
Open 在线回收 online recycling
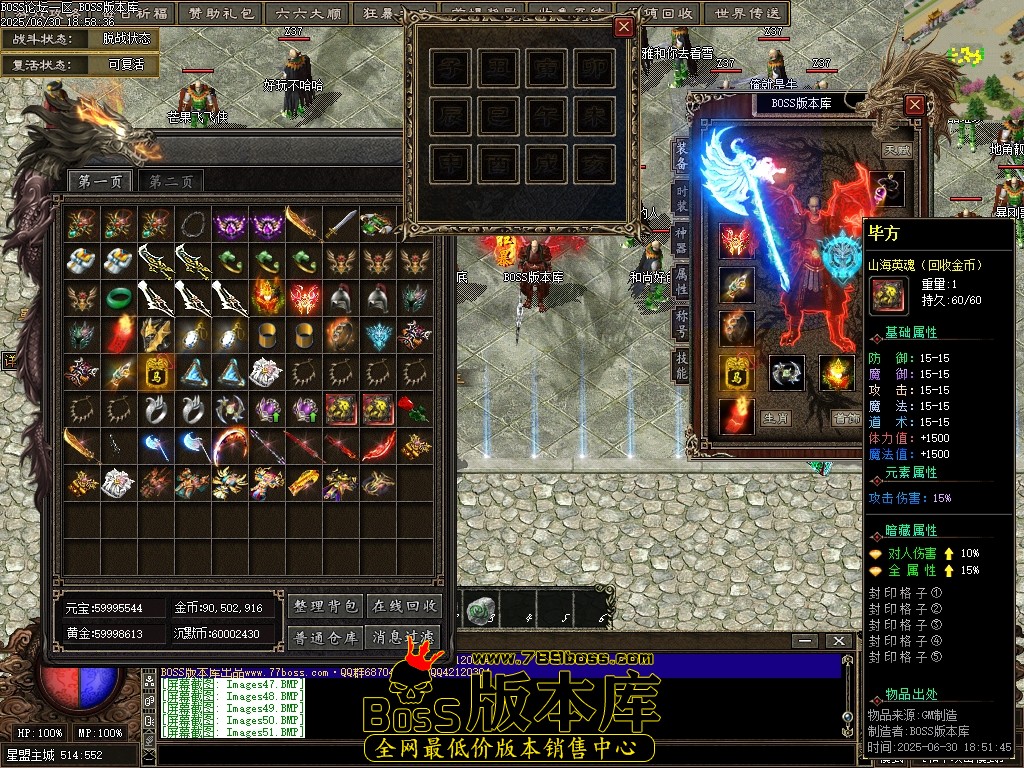405,606
